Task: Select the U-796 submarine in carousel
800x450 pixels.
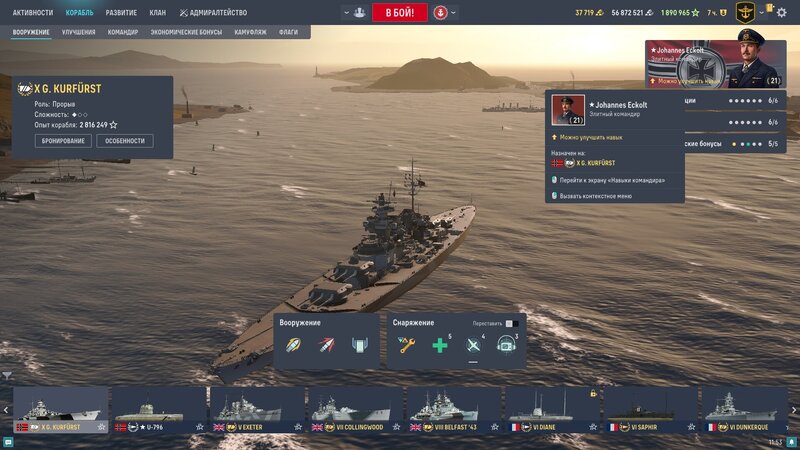Action: pyautogui.click(x=158, y=410)
